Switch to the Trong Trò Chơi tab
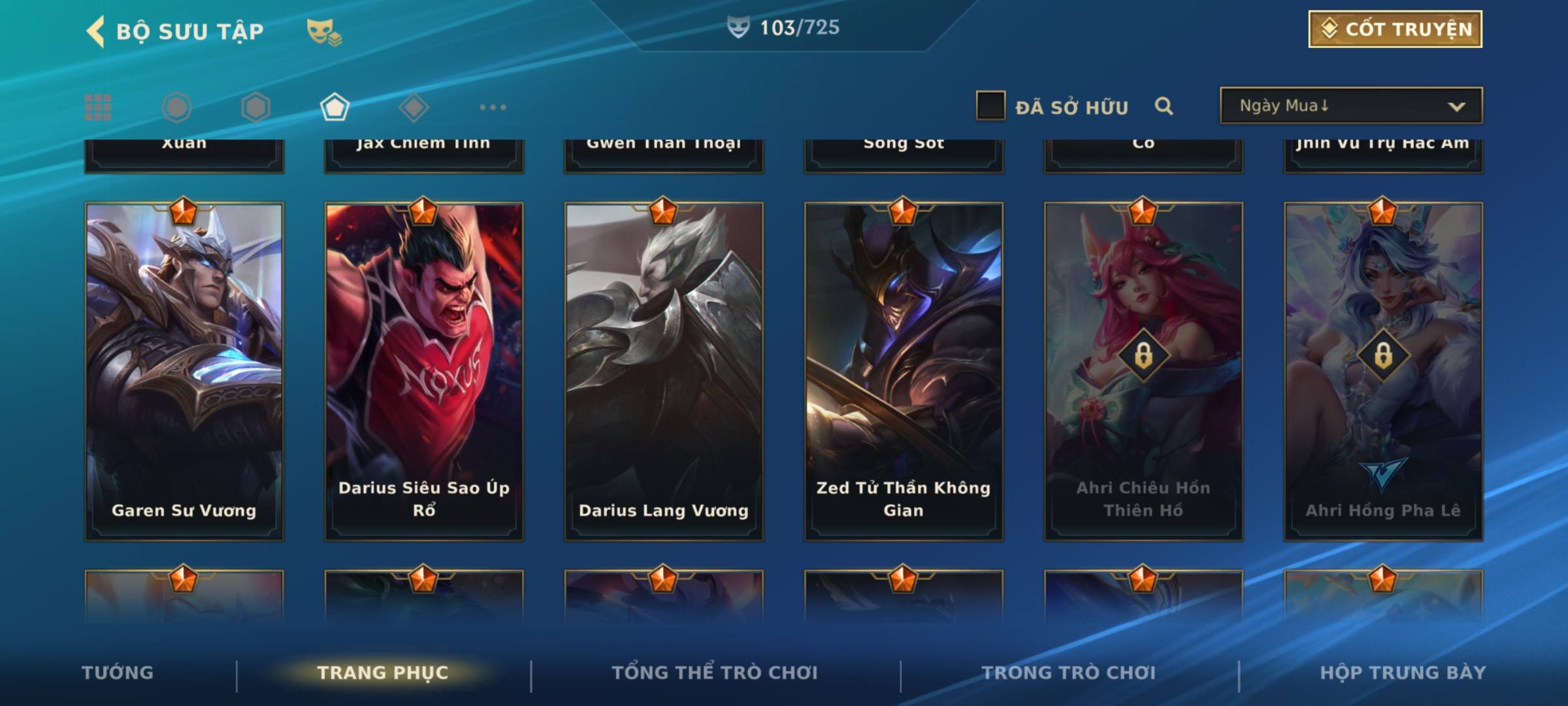Viewport: 1568px width, 706px height. click(x=1069, y=673)
